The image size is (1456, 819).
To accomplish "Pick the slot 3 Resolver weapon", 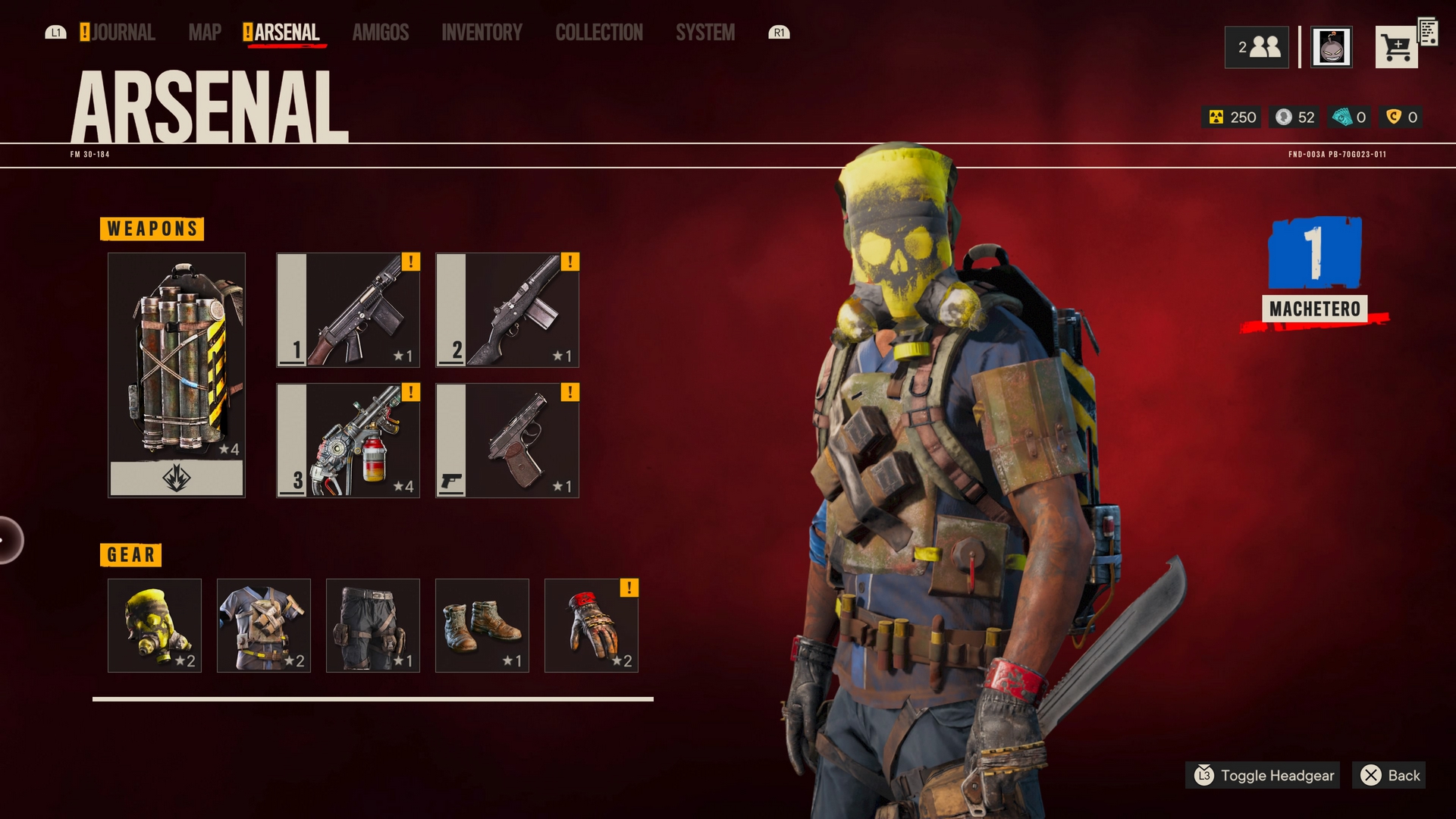I will tap(348, 441).
